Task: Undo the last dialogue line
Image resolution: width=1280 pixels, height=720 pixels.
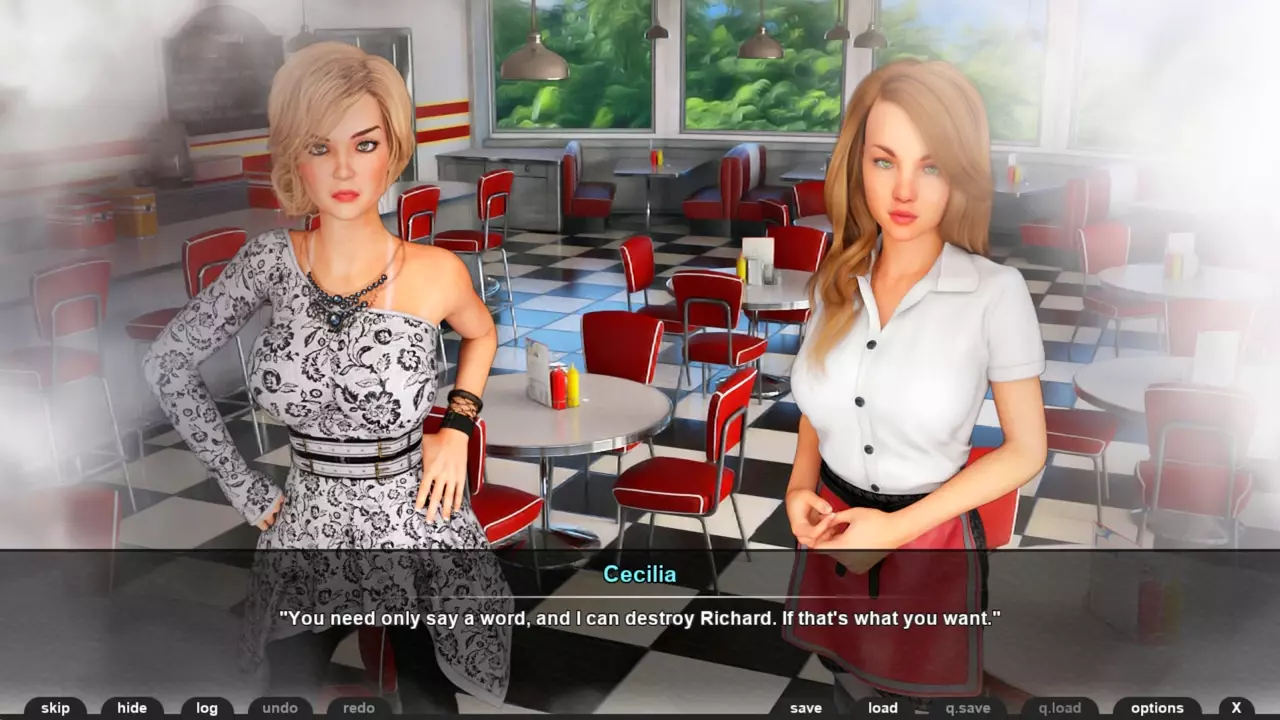Action: coord(280,708)
